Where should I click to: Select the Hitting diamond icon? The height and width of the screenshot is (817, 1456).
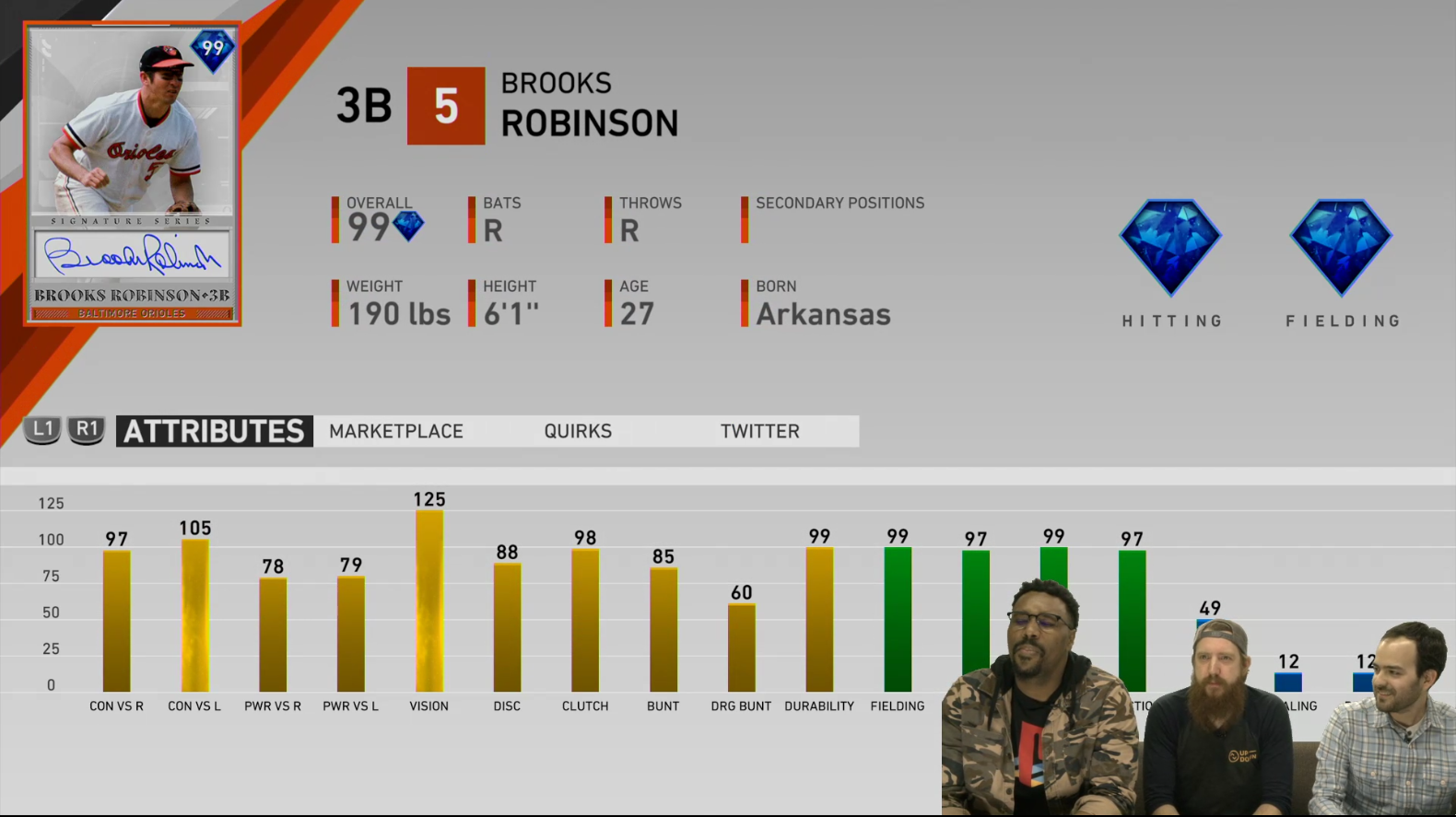1170,247
